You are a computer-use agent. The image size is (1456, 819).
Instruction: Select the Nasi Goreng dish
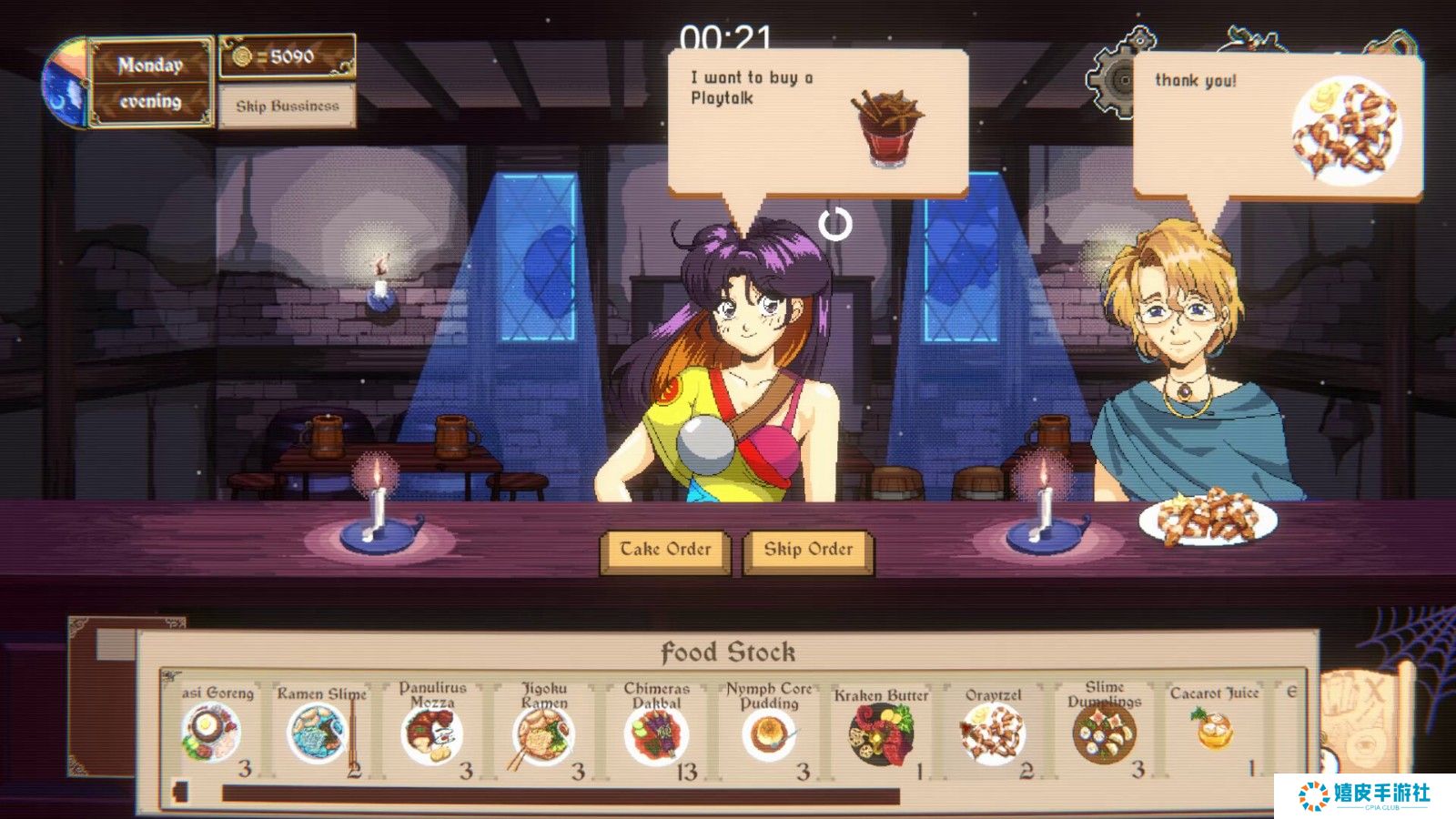click(211, 733)
